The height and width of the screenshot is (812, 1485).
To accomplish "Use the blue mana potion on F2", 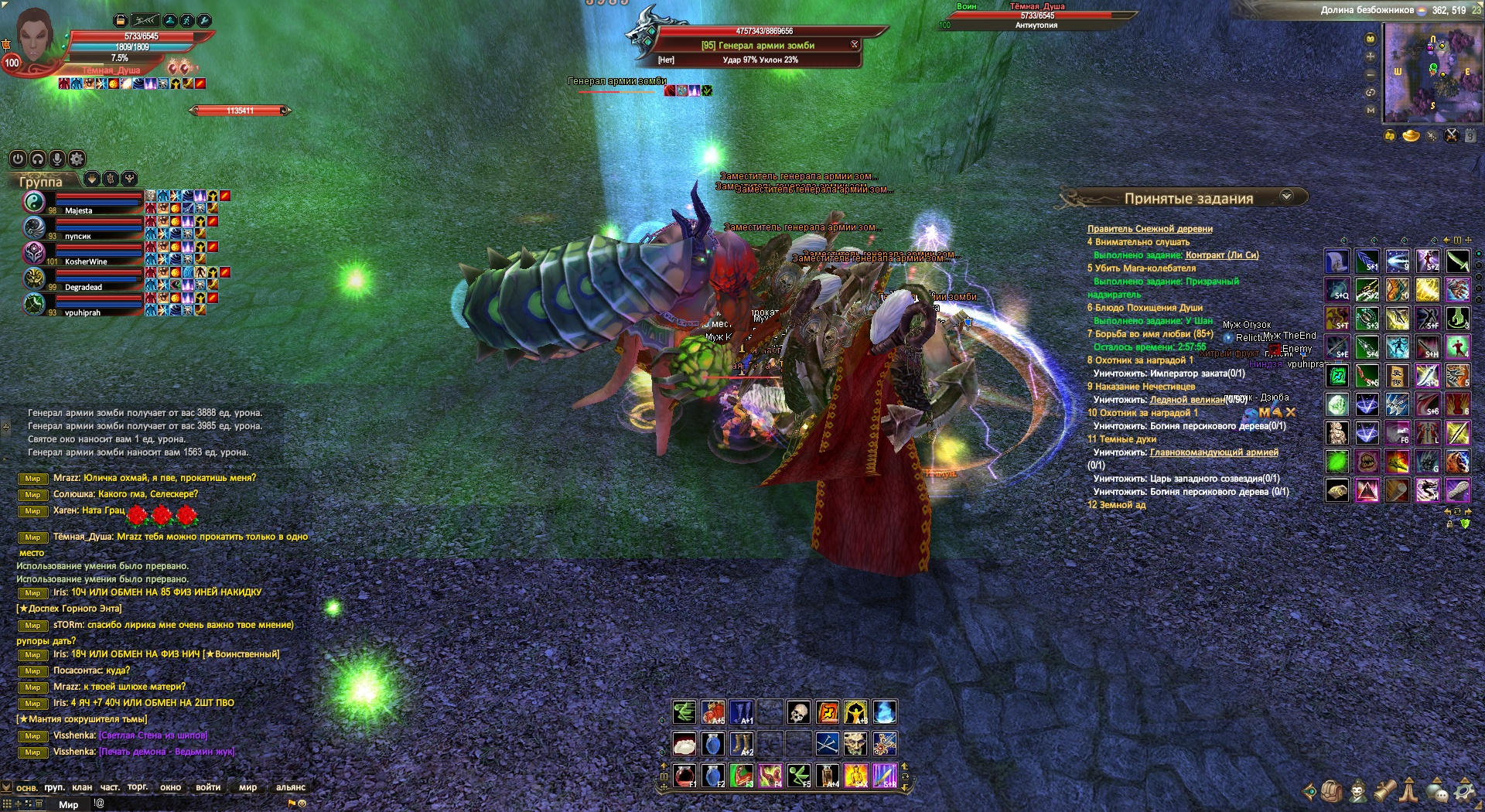I will (713, 775).
